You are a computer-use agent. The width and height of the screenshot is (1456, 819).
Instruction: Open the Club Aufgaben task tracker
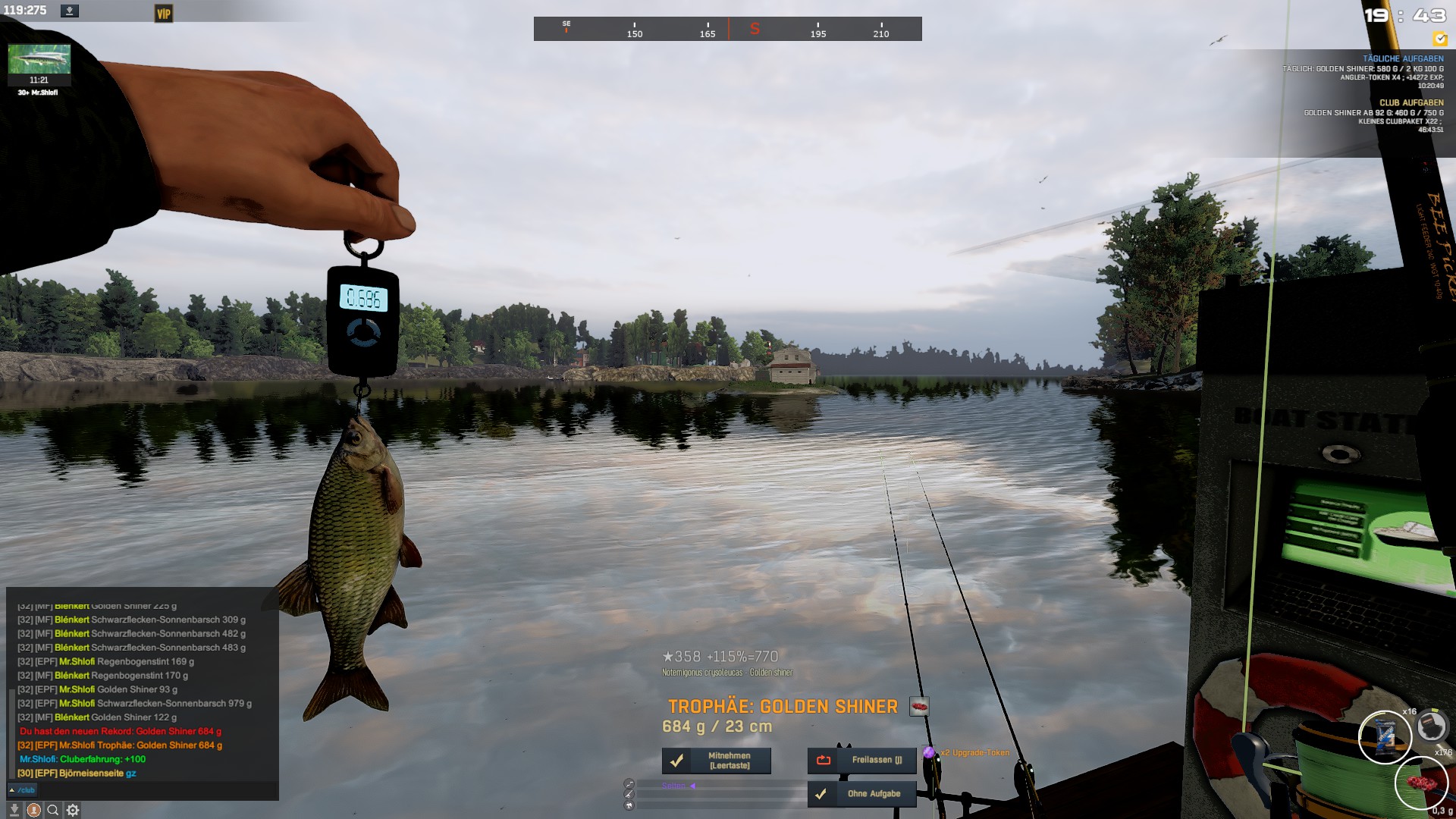point(1410,102)
